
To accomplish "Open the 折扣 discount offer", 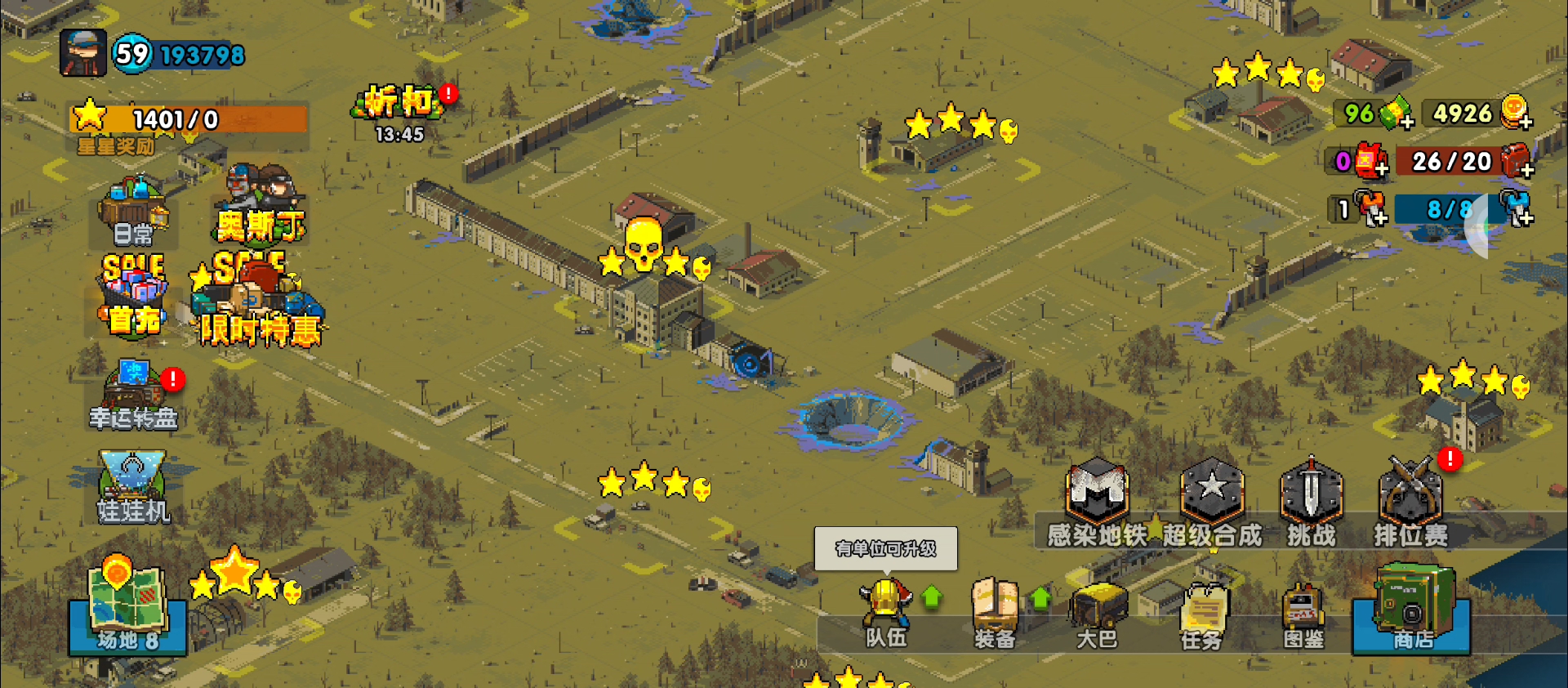I will 399,110.
